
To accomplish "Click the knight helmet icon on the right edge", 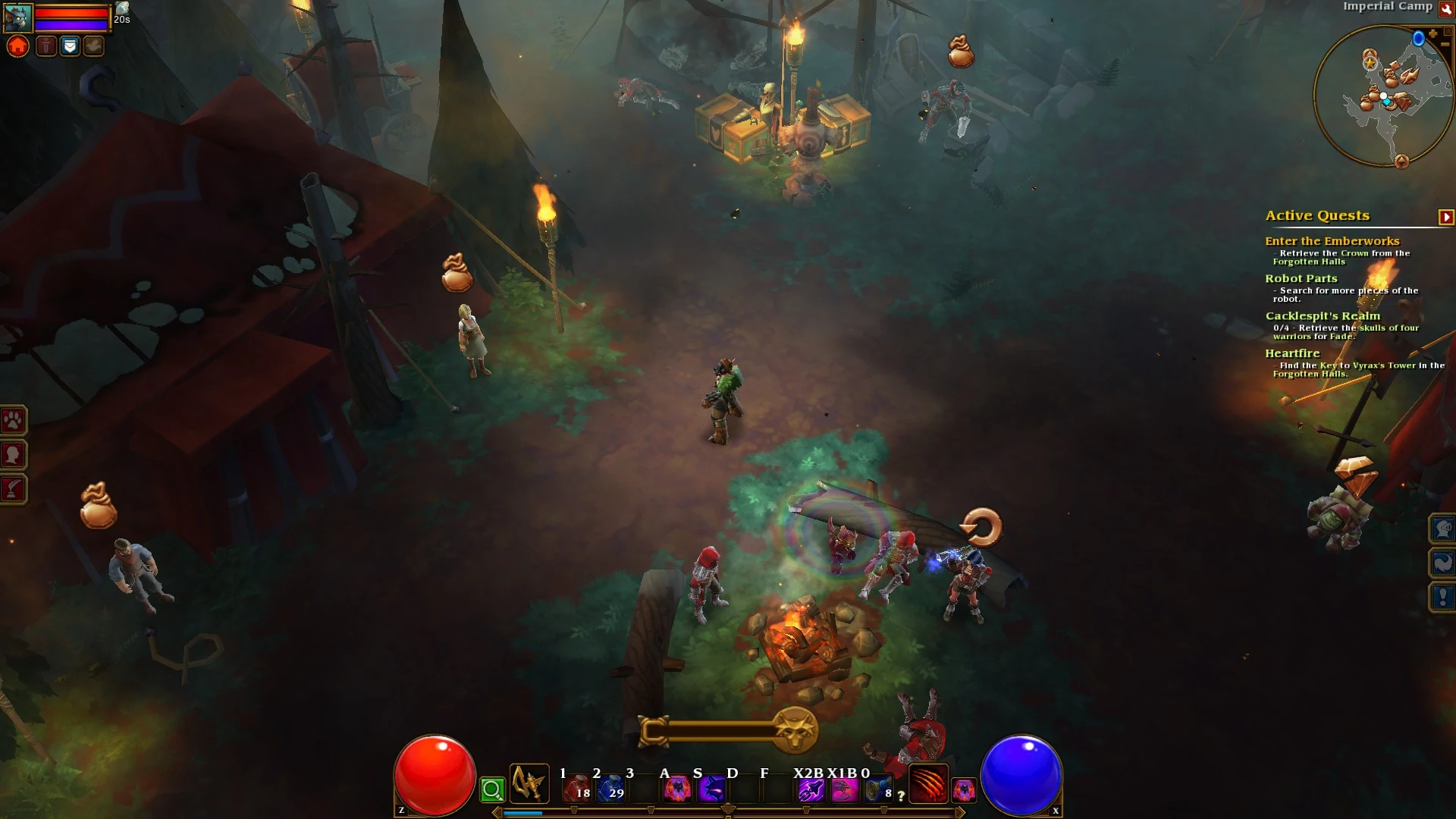I will coord(1443,529).
